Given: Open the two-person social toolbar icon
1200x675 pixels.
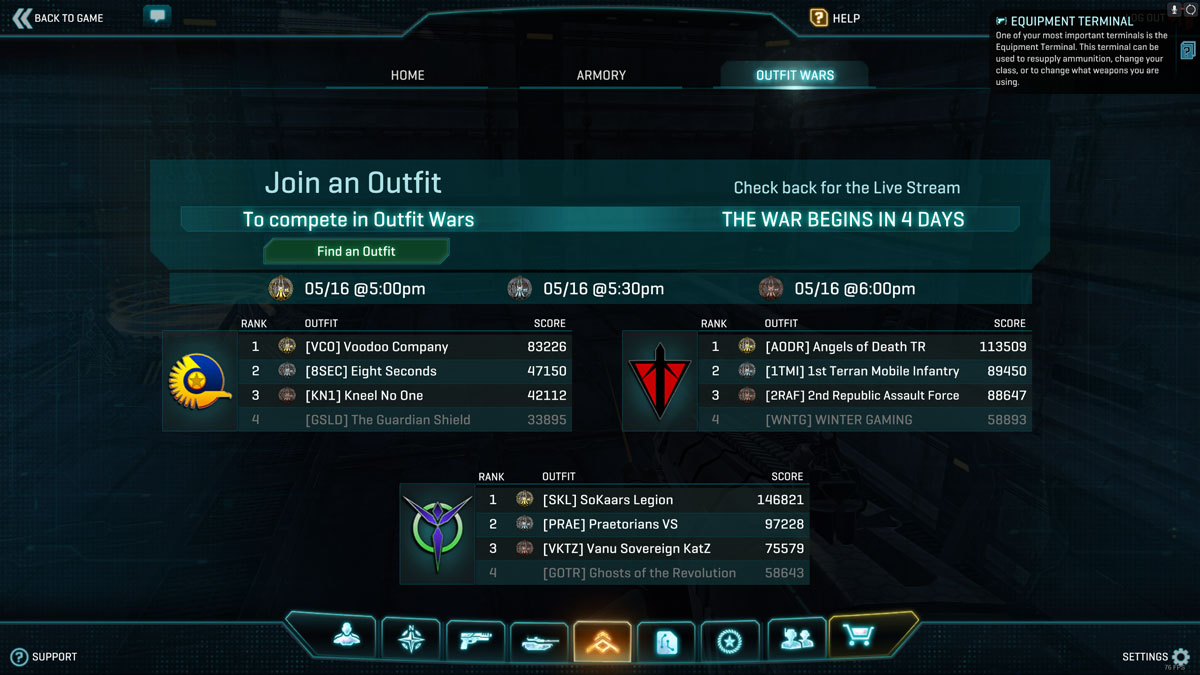Looking at the screenshot, I should click(795, 640).
